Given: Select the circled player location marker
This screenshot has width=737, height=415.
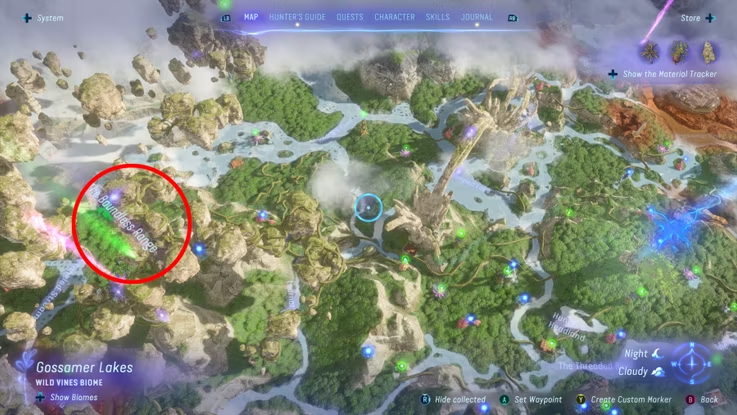Looking at the screenshot, I should pos(368,208).
